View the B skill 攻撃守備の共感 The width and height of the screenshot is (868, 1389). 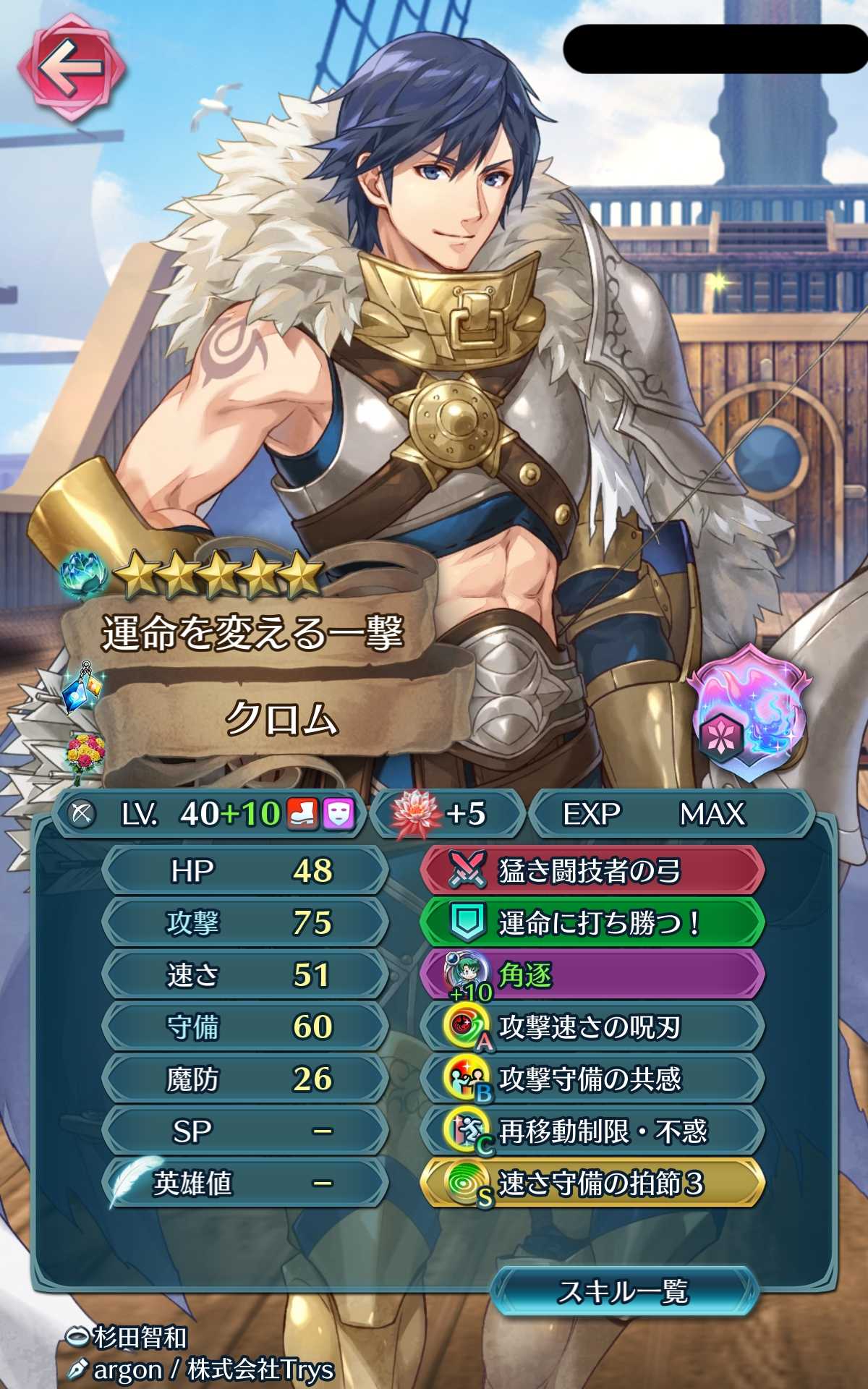pyautogui.click(x=592, y=1079)
